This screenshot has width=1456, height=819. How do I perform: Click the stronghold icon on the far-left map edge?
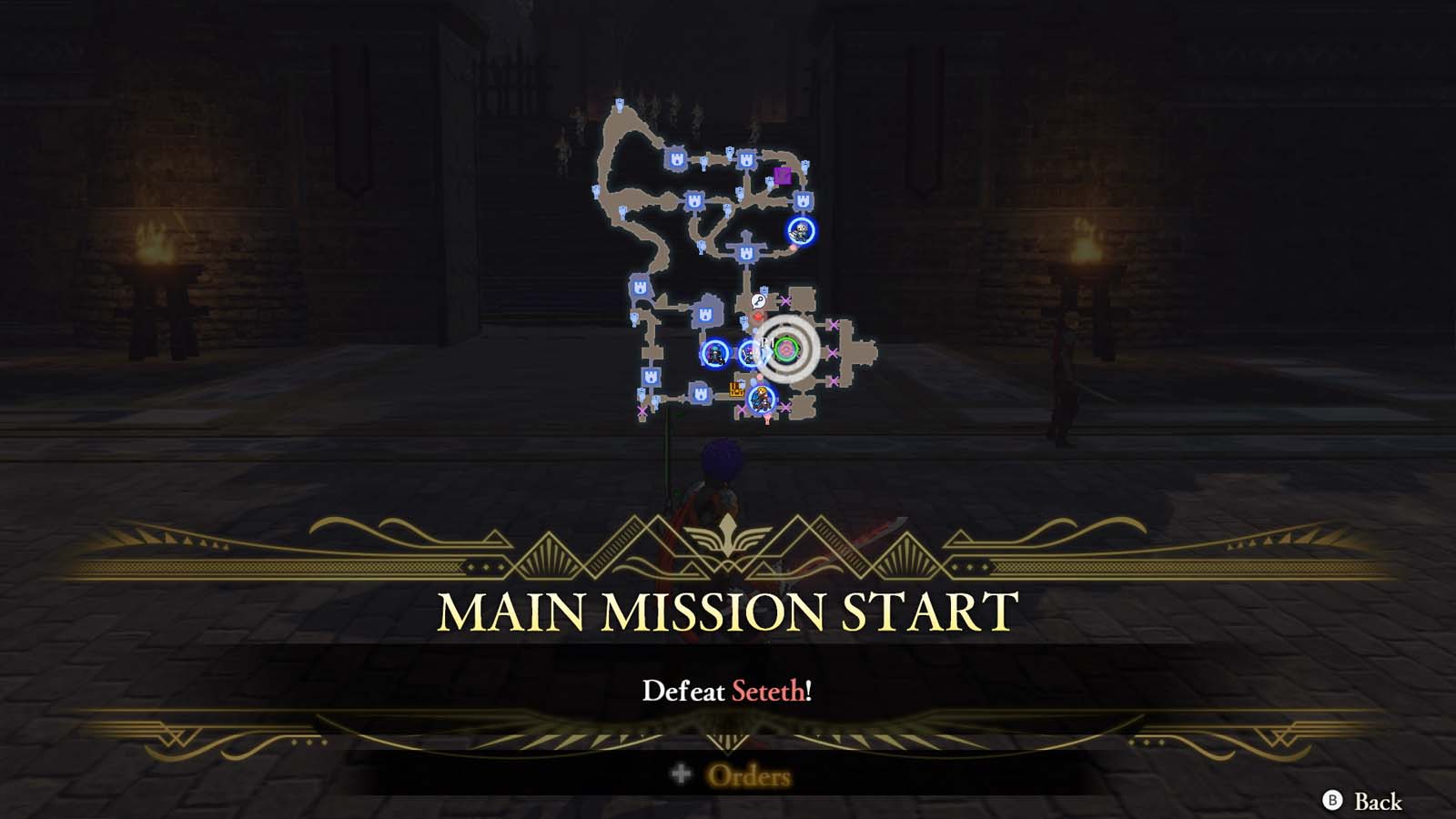coord(640,287)
